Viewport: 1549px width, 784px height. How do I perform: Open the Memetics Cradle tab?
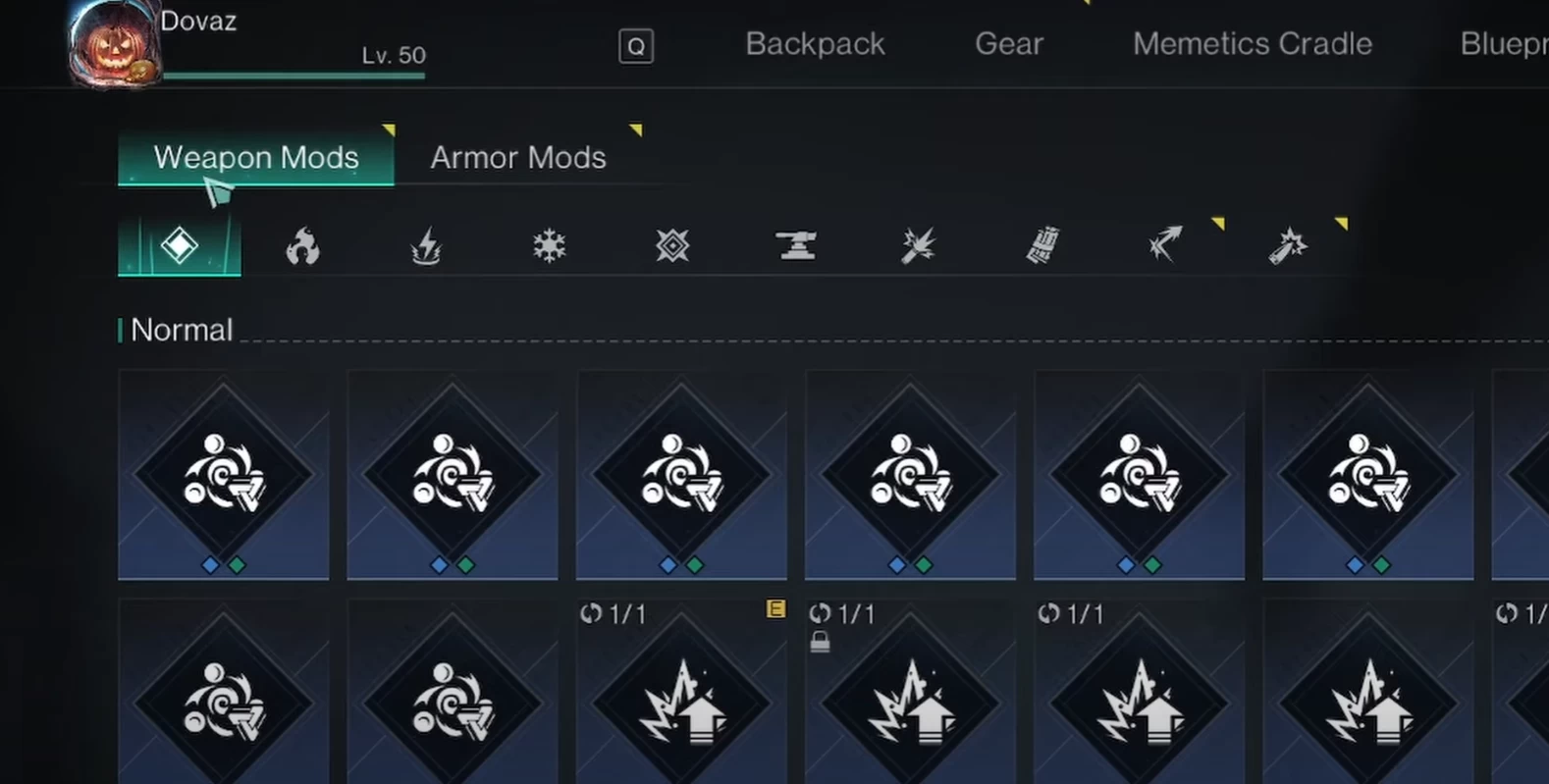1252,44
